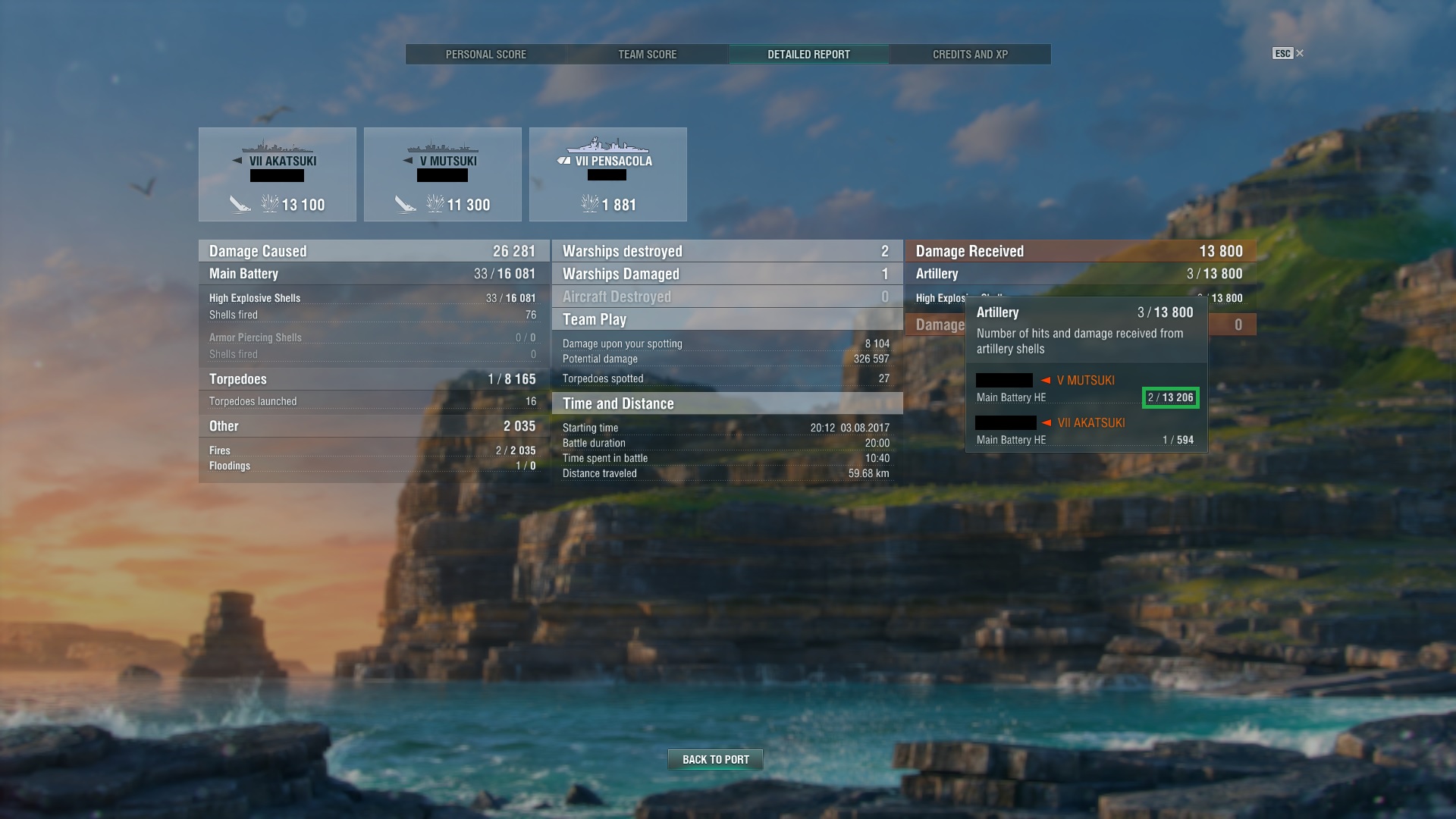Switch to the Team Score tab
Viewport: 1456px width, 819px height.
coord(646,54)
